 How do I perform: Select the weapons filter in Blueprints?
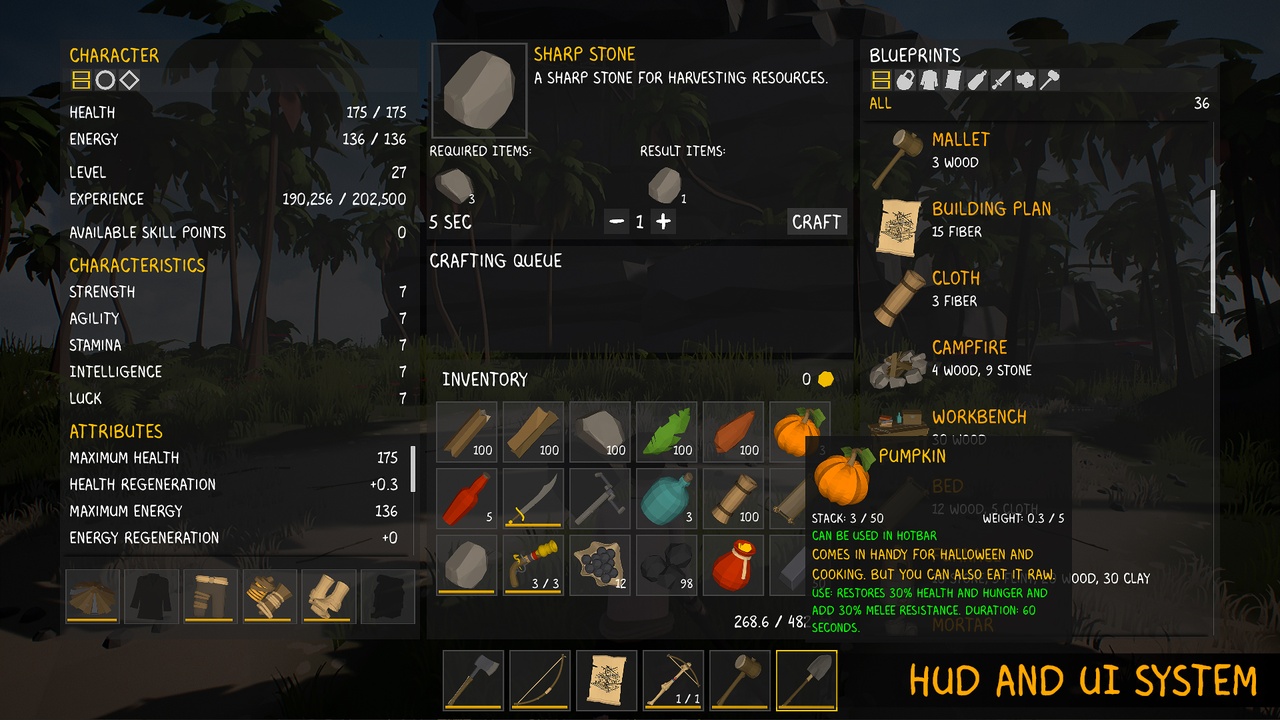(x=1002, y=82)
